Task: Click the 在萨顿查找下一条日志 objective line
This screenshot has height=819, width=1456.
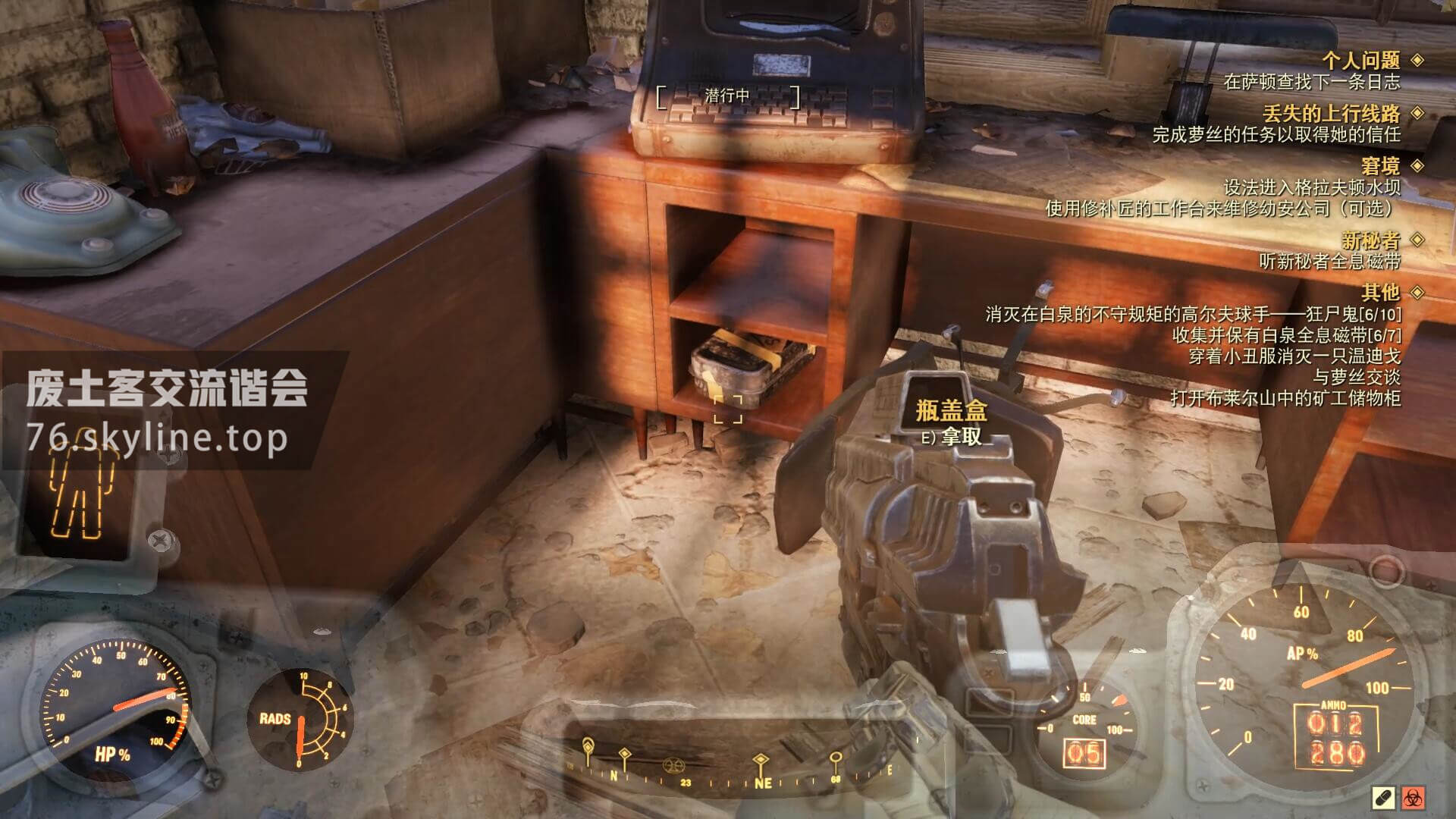Action: pyautogui.click(x=1311, y=82)
